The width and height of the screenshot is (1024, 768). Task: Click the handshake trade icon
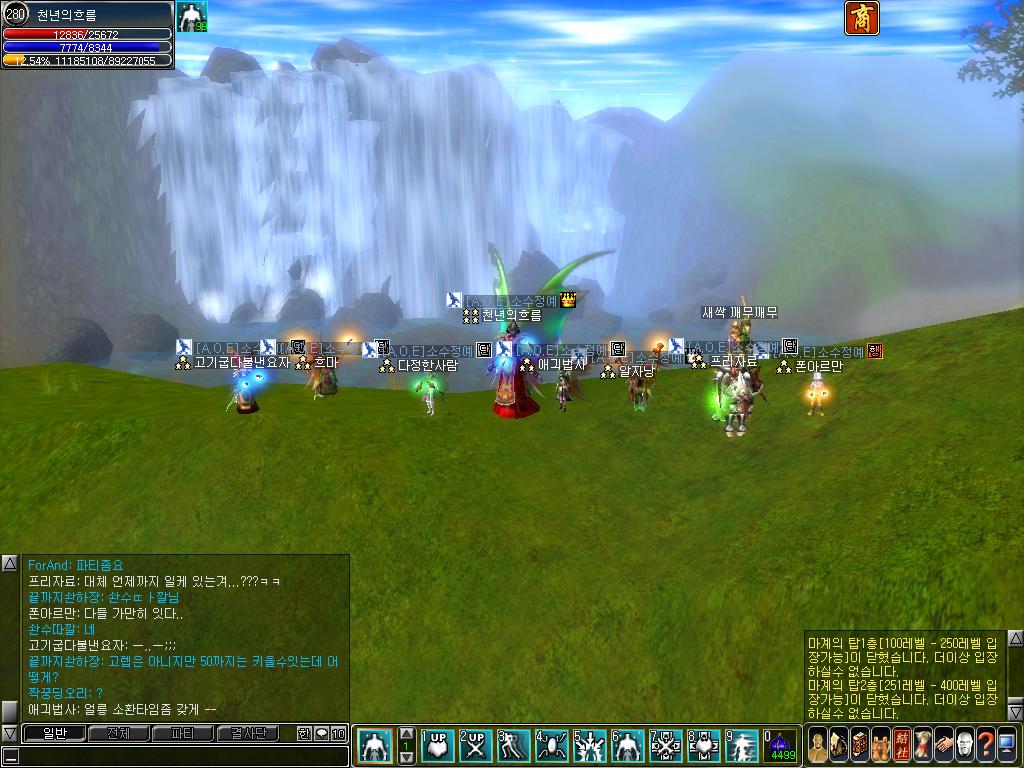pyautogui.click(x=942, y=744)
